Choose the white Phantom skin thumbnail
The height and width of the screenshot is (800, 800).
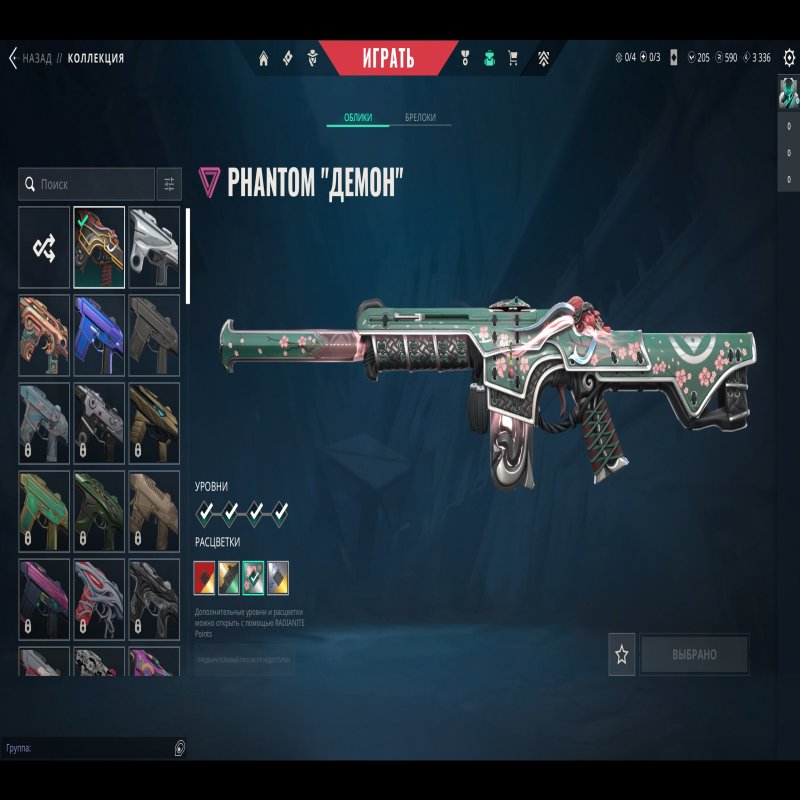point(154,246)
